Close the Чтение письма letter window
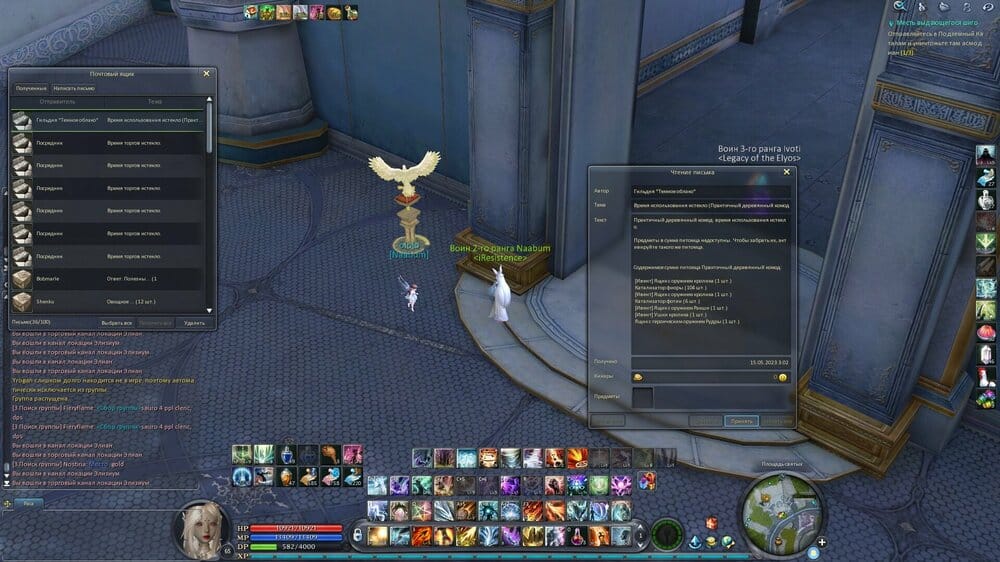The width and height of the screenshot is (1000, 562). [785, 172]
